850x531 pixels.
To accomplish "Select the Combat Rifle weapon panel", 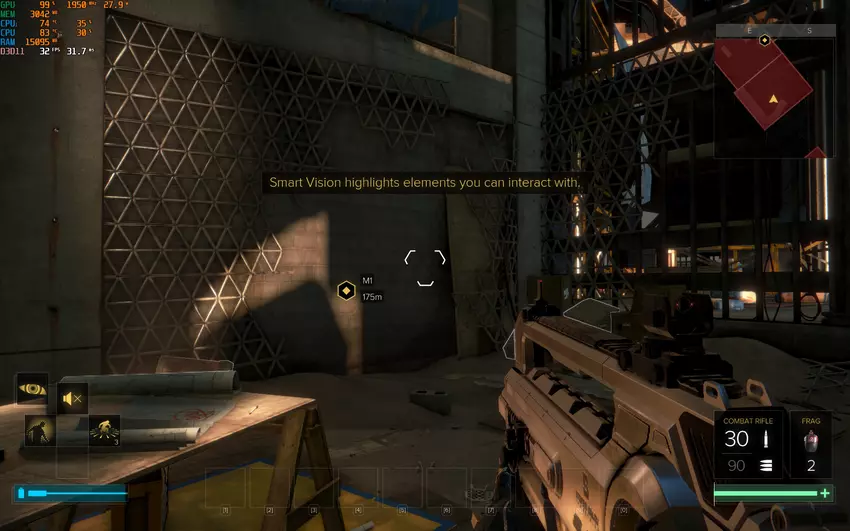I will [749, 444].
